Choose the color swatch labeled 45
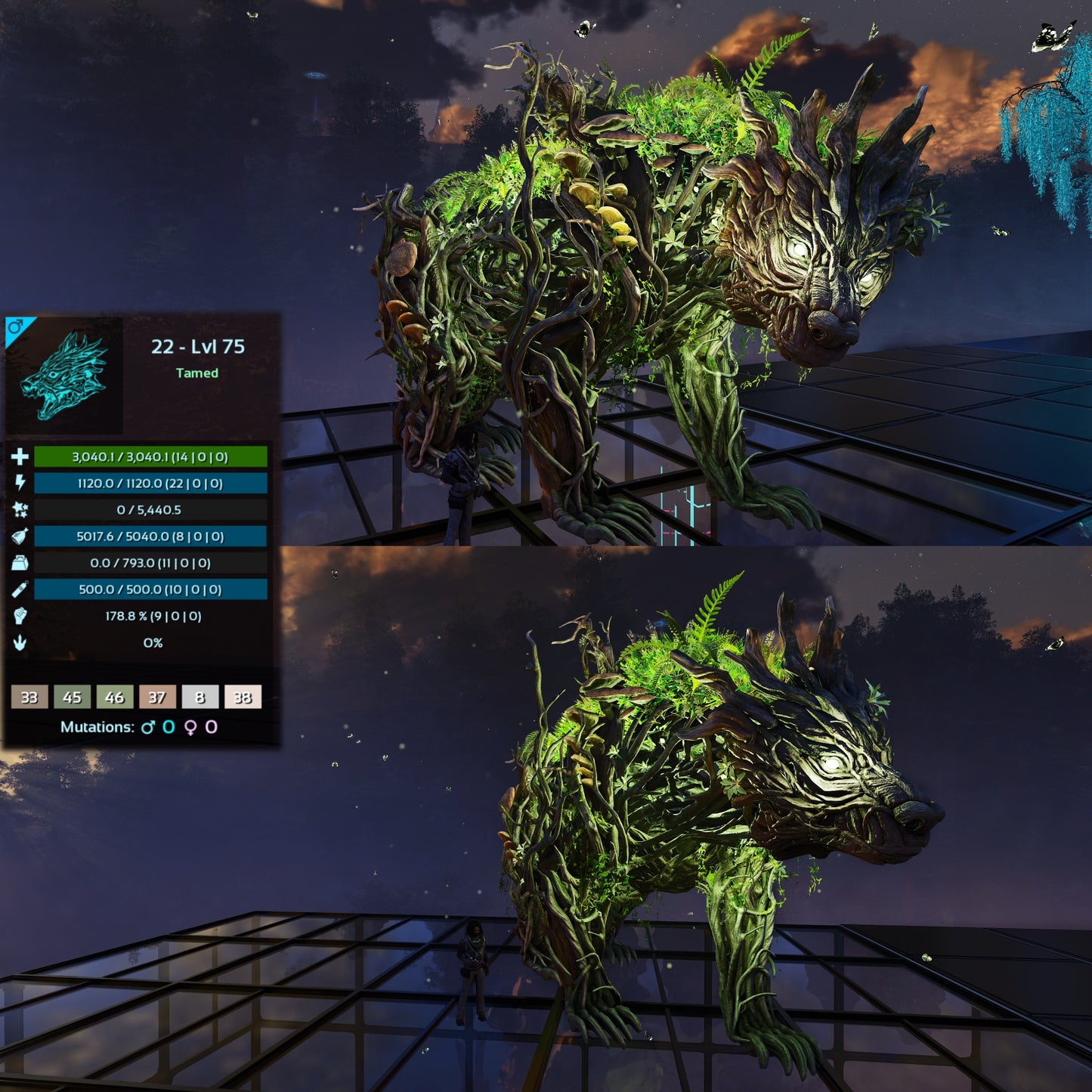This screenshot has width=1092, height=1092. [72, 697]
